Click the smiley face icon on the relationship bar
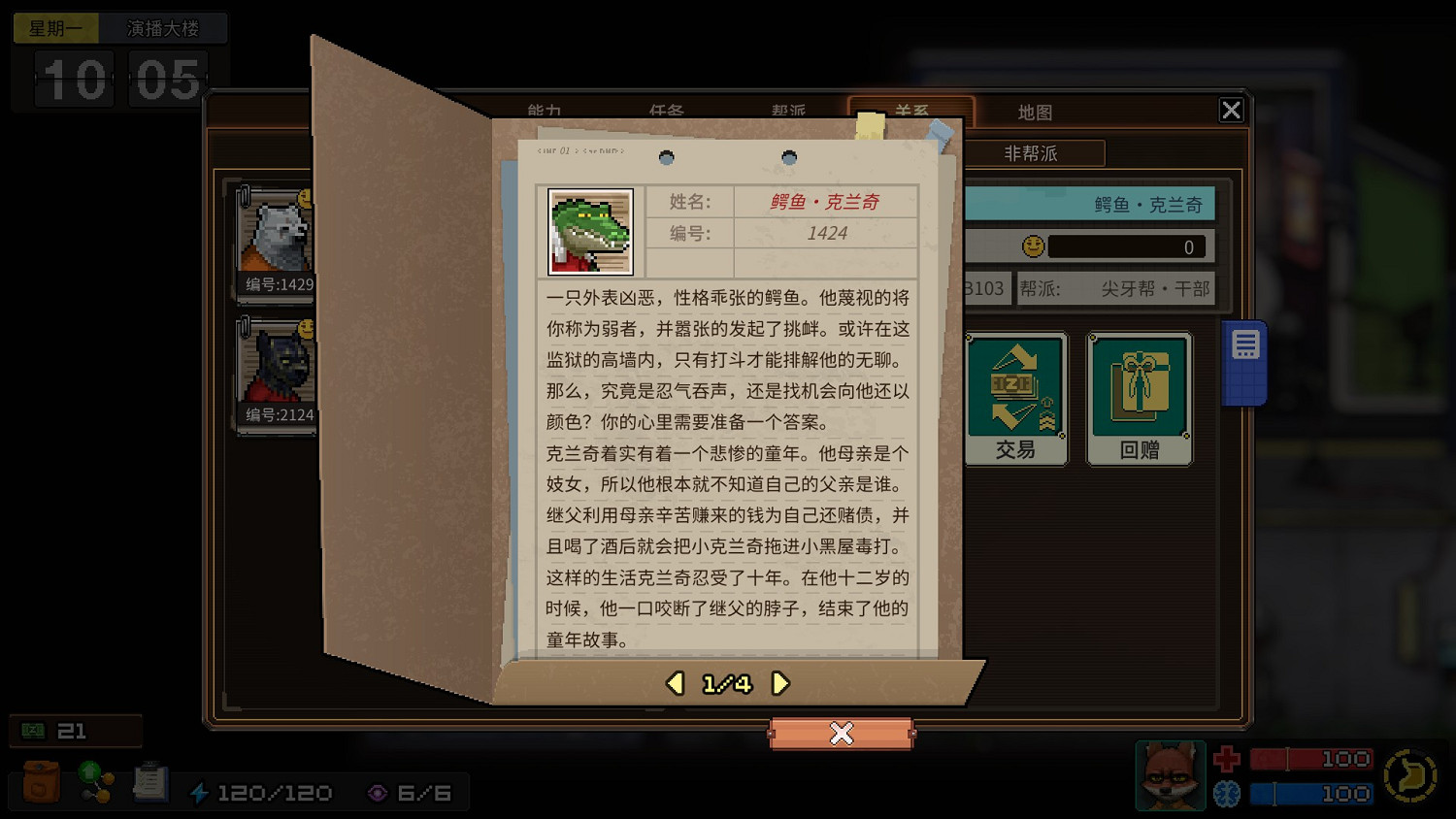 (x=1033, y=246)
